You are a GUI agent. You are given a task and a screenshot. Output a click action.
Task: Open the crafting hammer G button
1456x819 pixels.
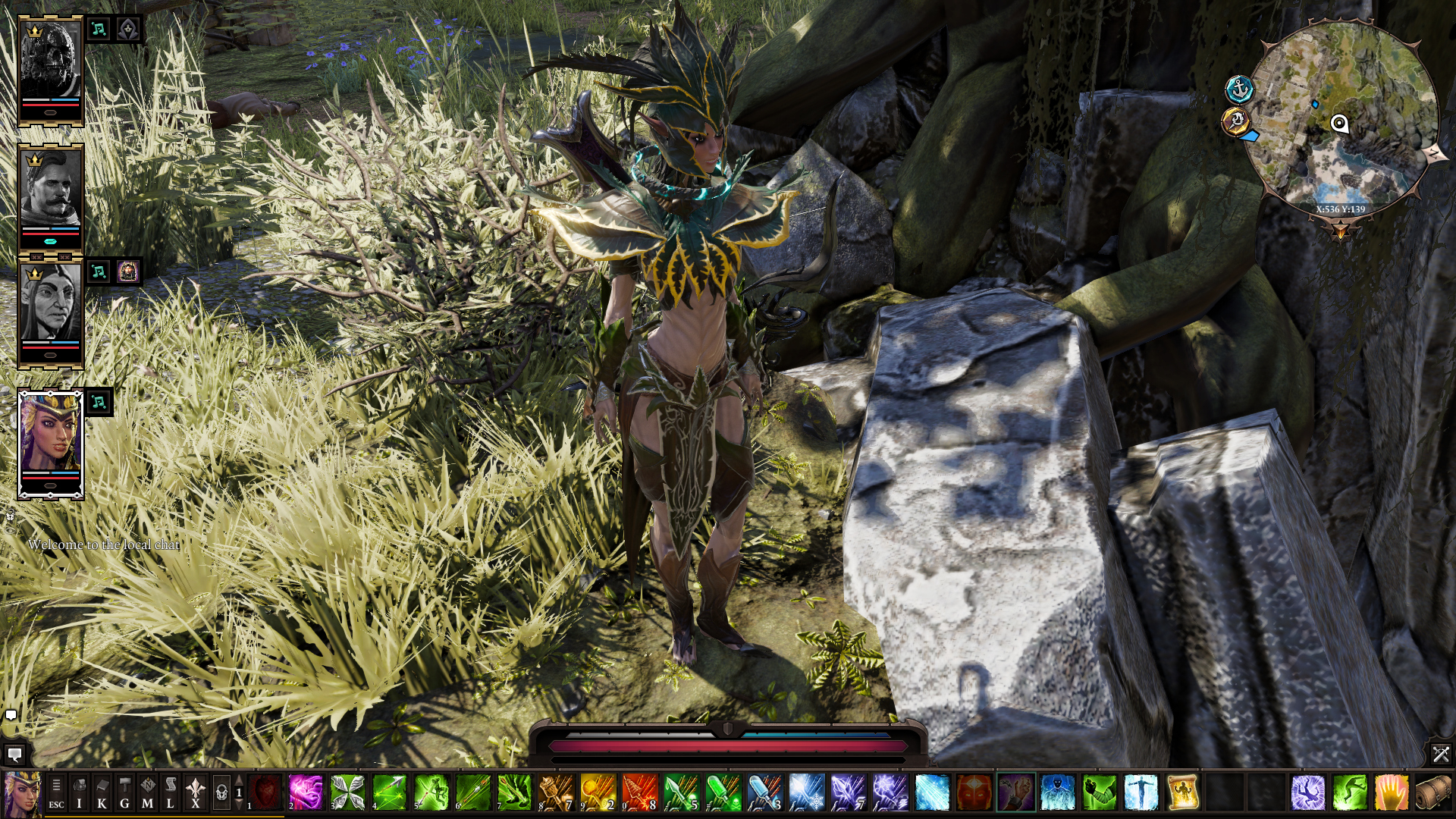click(124, 793)
